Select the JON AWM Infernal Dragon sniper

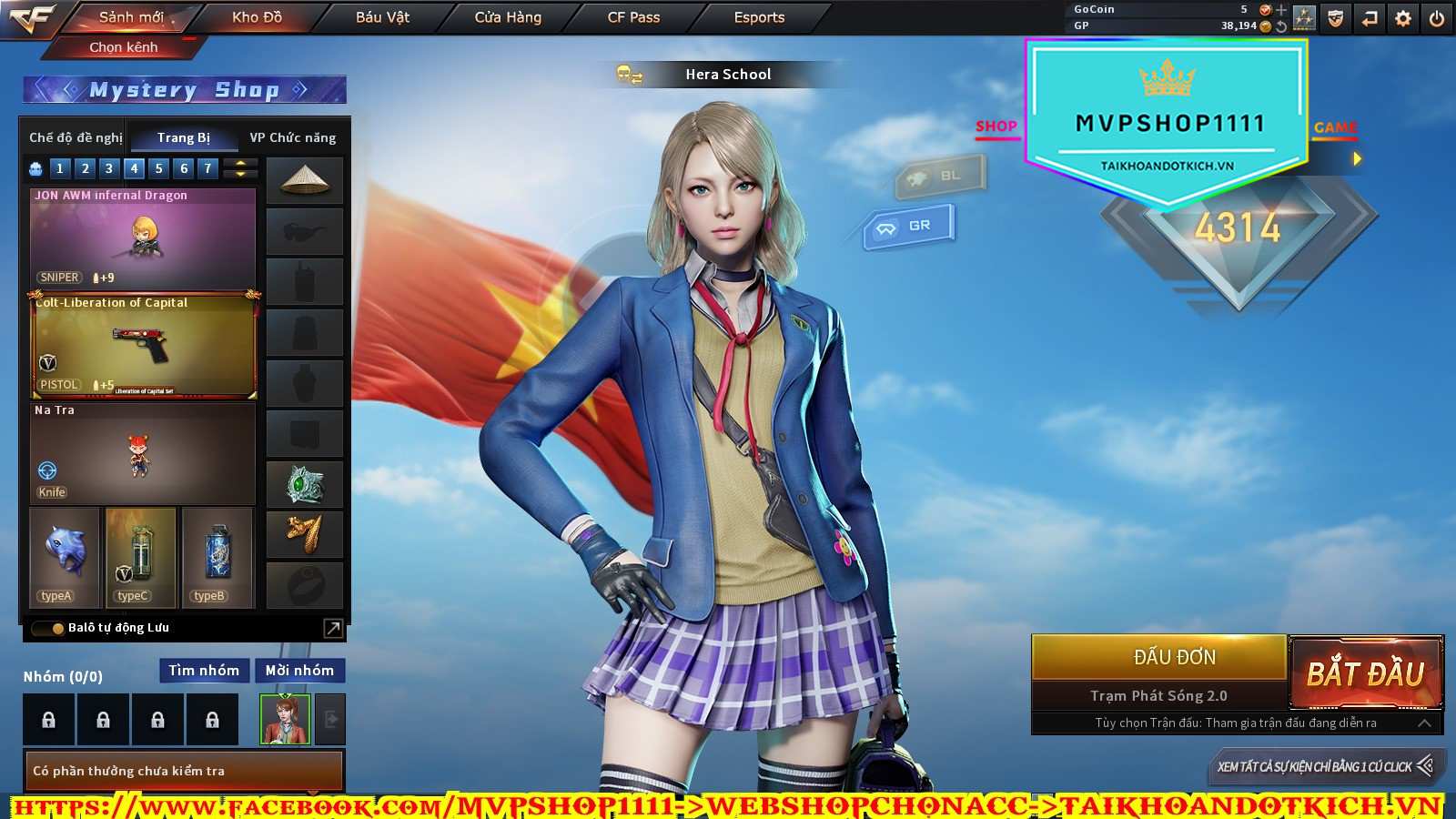coord(143,238)
